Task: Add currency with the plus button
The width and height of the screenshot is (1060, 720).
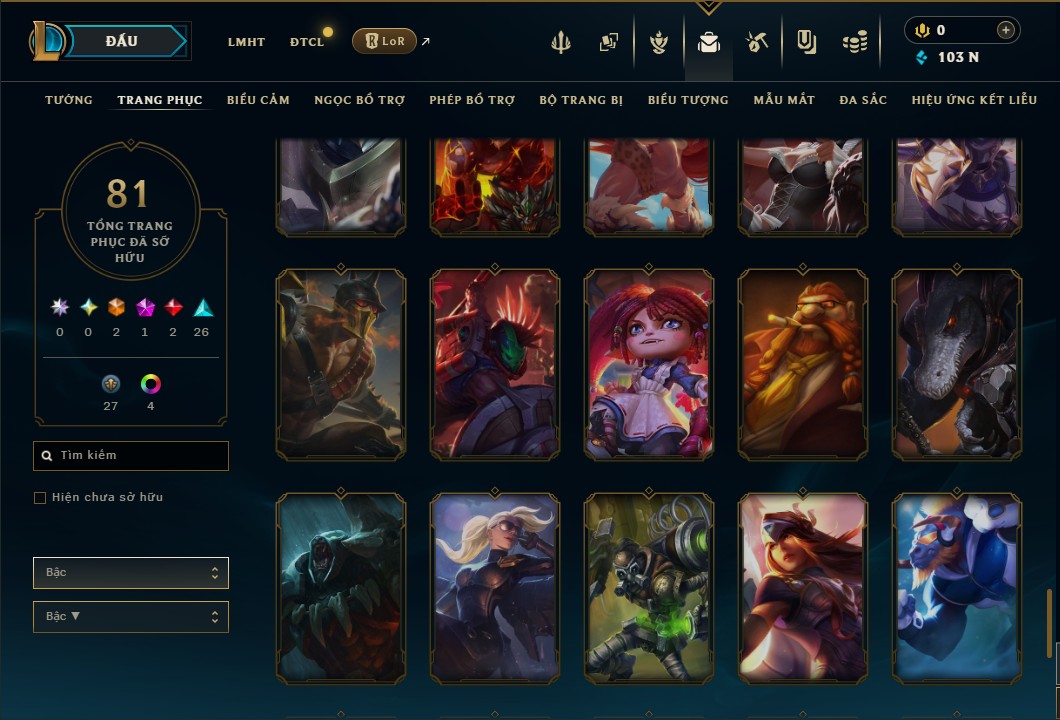Action: tap(1005, 30)
